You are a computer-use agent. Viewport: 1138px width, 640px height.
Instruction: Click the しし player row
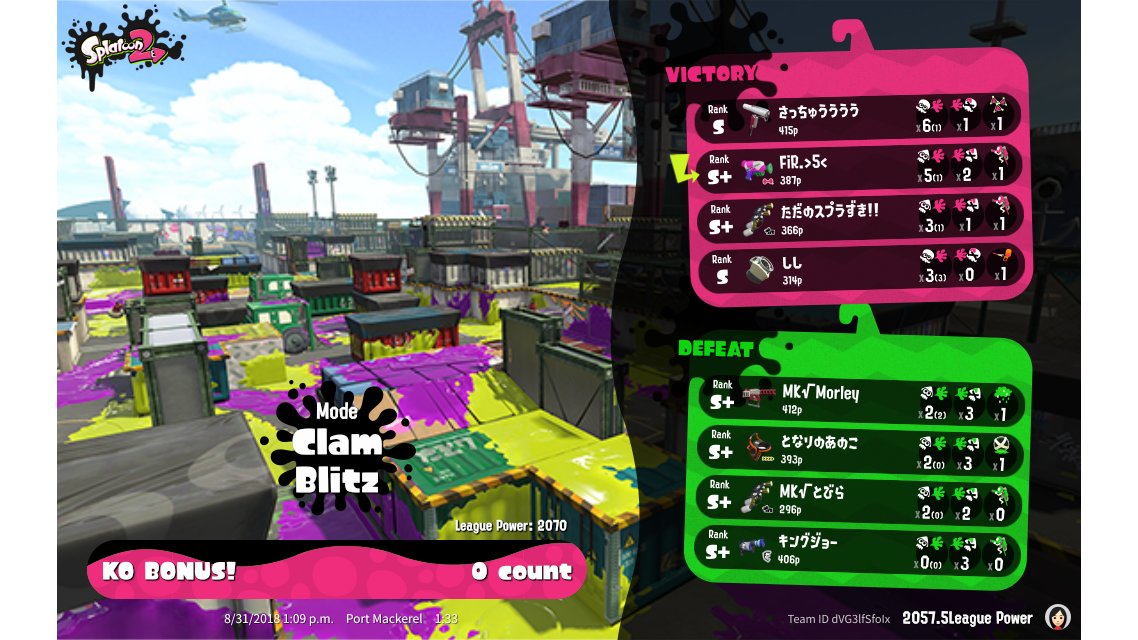point(860,267)
